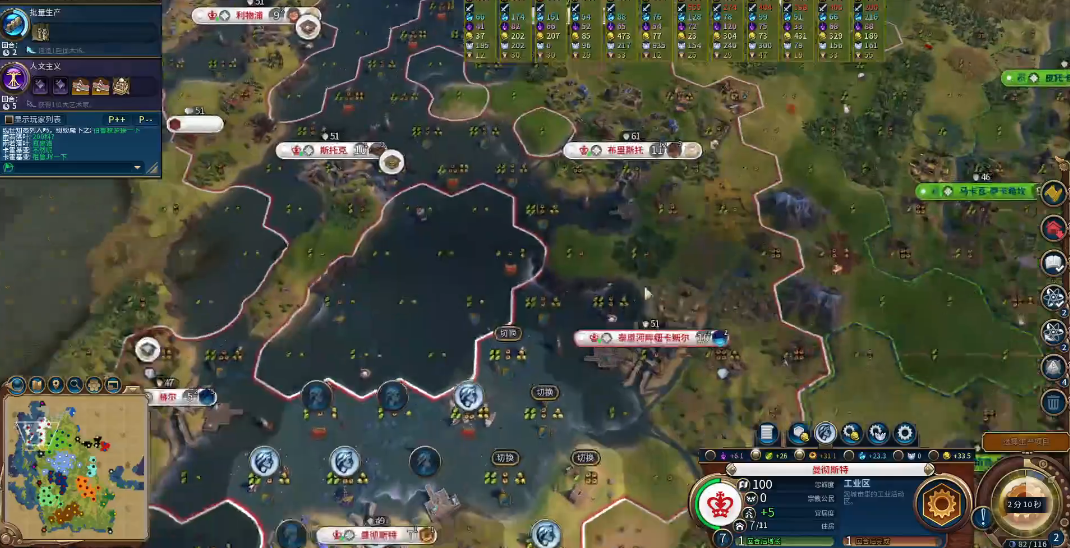Select the manage citizens head icon
The height and width of the screenshot is (548, 1070).
pyautogui.click(x=825, y=433)
